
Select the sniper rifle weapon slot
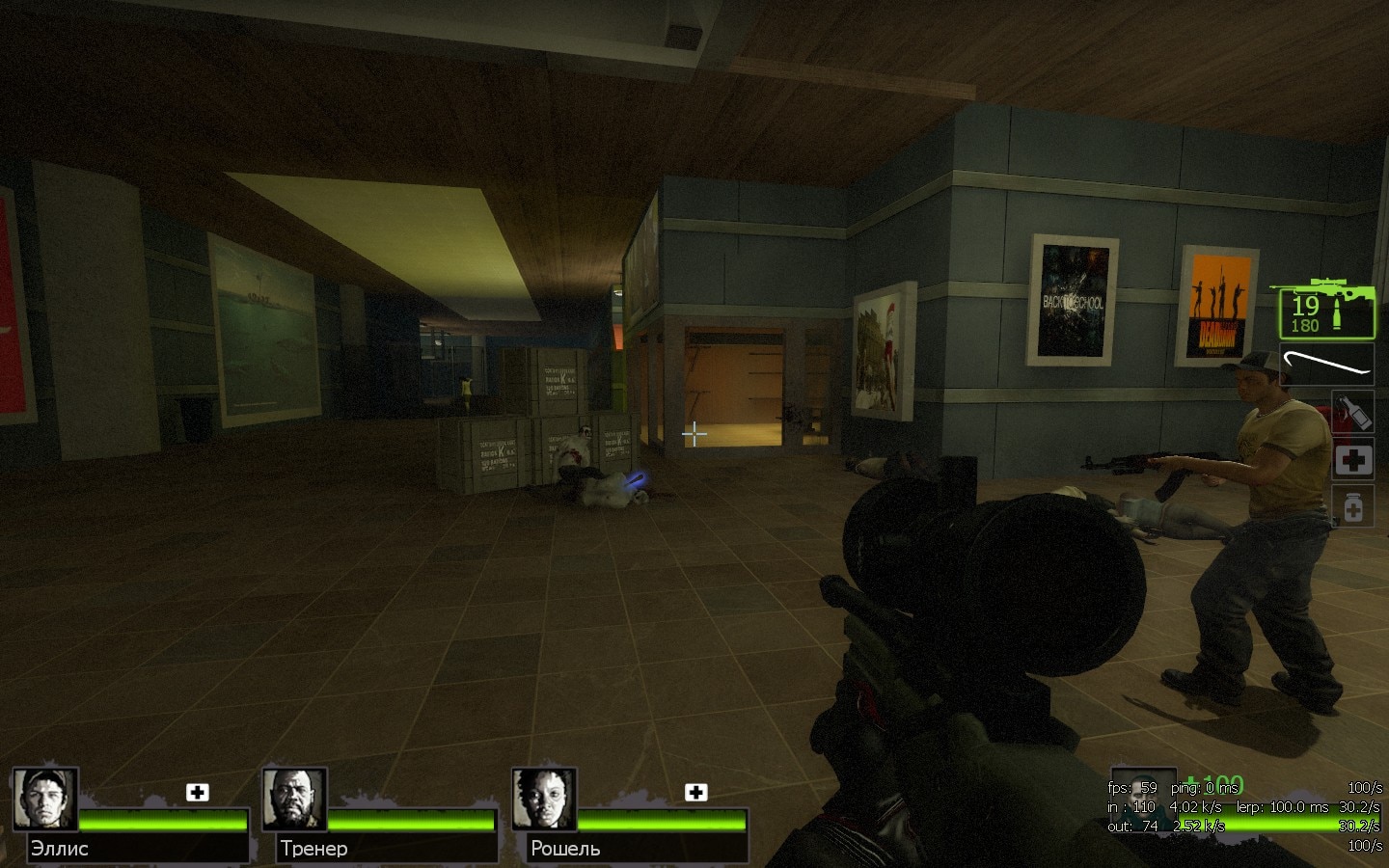coord(1326,307)
